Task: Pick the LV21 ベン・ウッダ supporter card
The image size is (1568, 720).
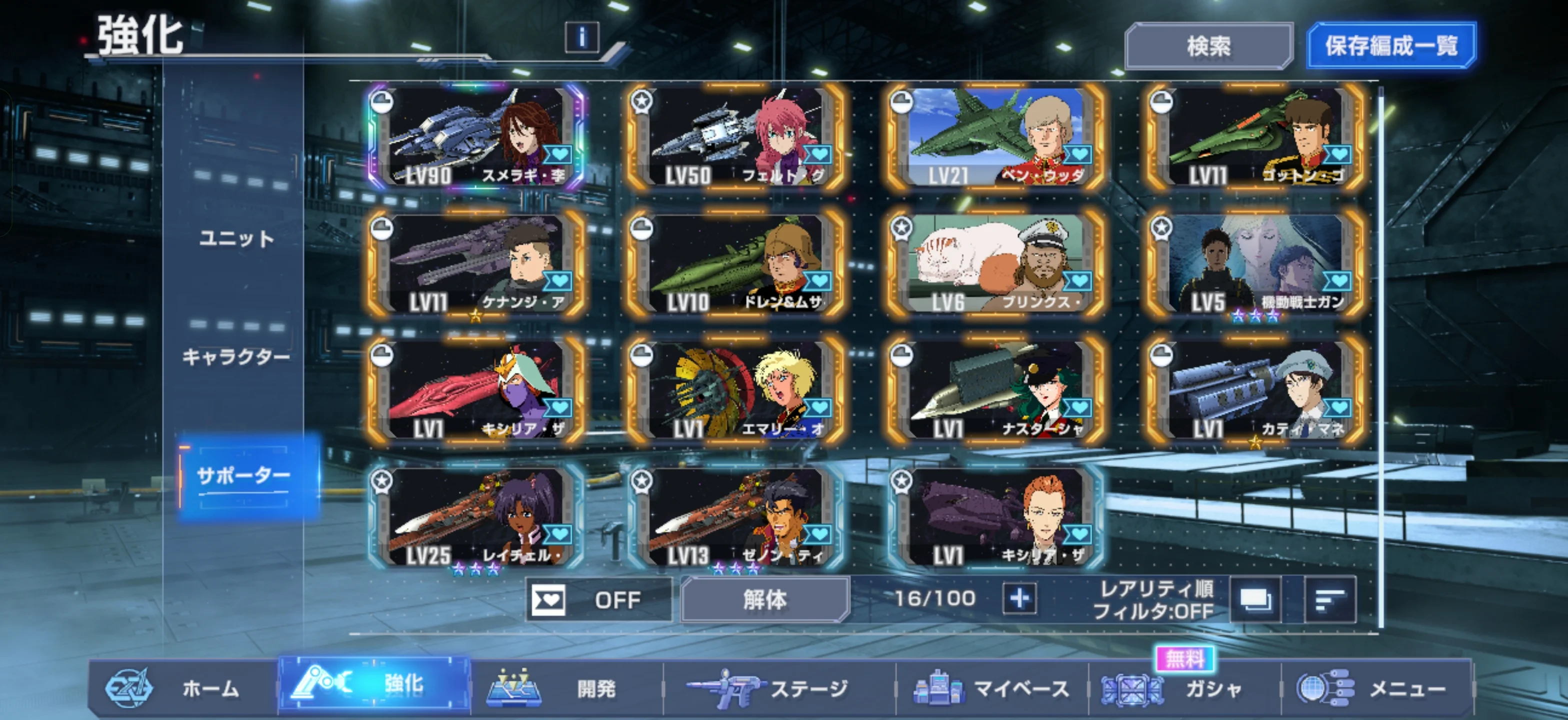Action: click(996, 137)
